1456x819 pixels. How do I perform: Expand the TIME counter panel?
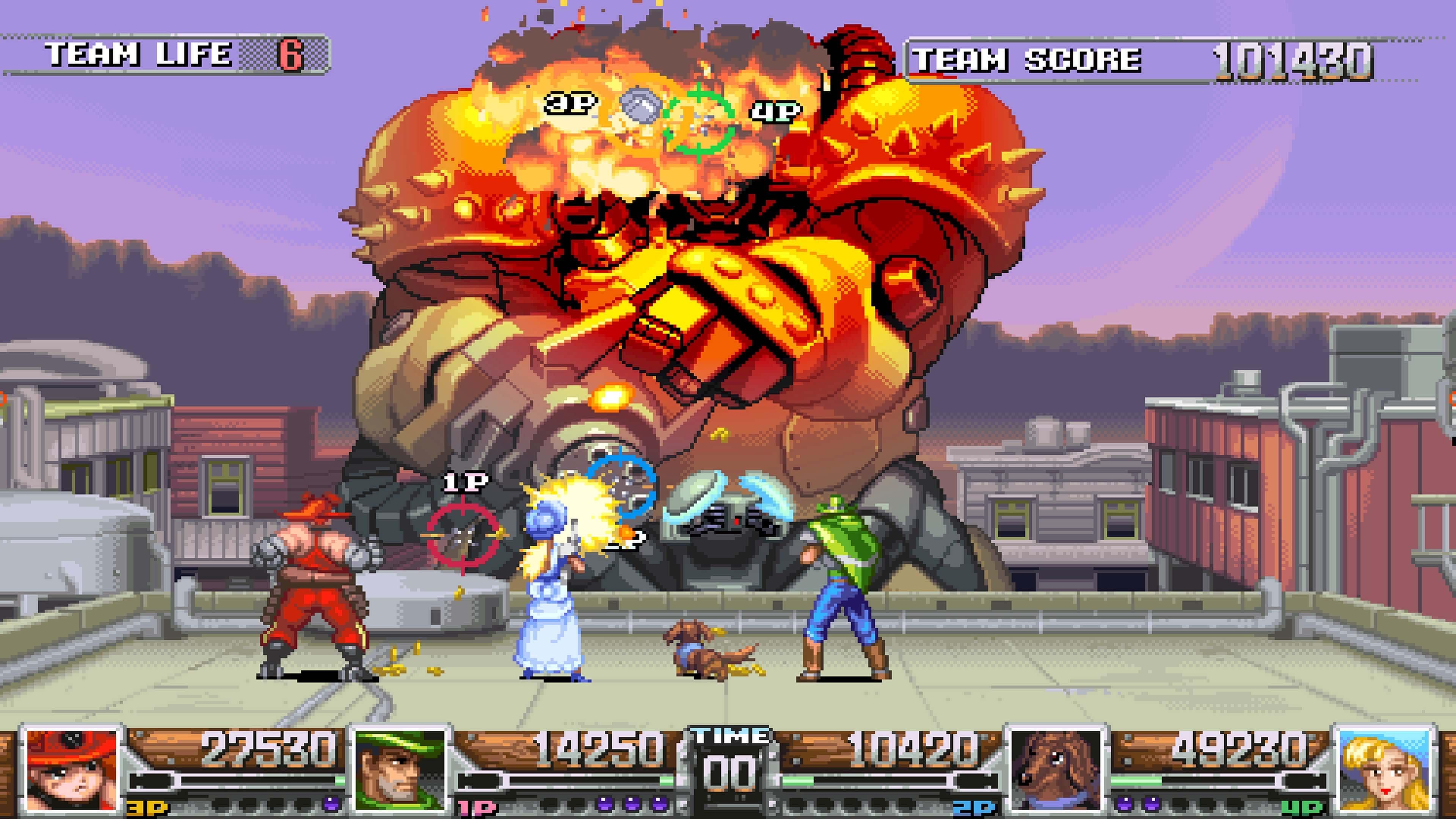(728, 752)
